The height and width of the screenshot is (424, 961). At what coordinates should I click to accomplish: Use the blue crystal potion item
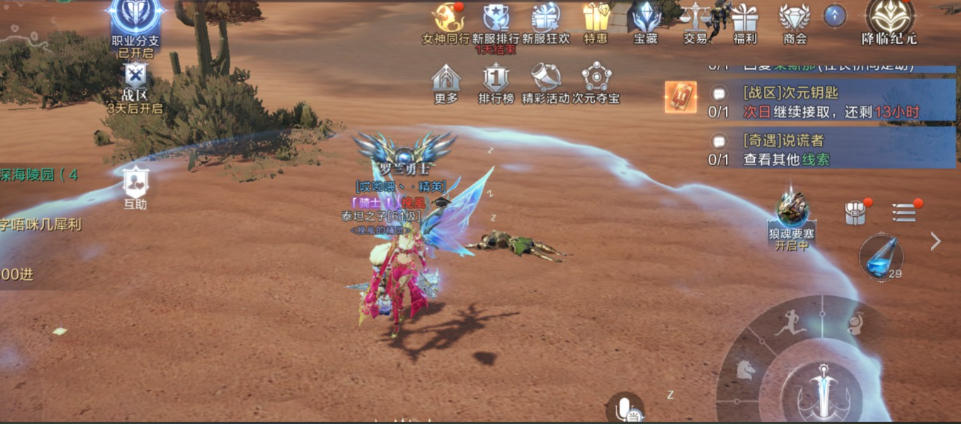tap(880, 255)
